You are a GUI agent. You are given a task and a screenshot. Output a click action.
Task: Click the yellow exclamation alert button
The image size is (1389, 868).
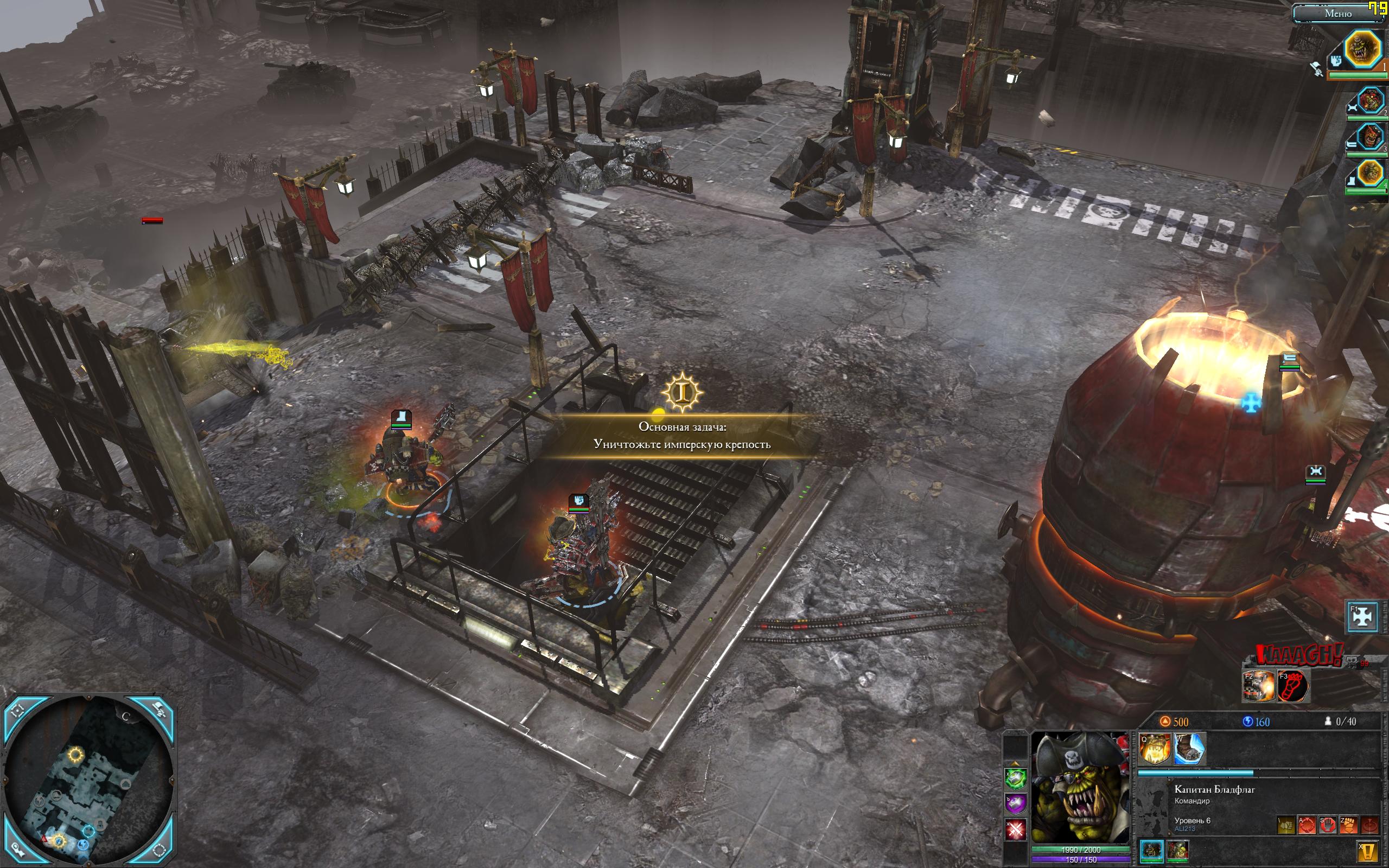1368,851
